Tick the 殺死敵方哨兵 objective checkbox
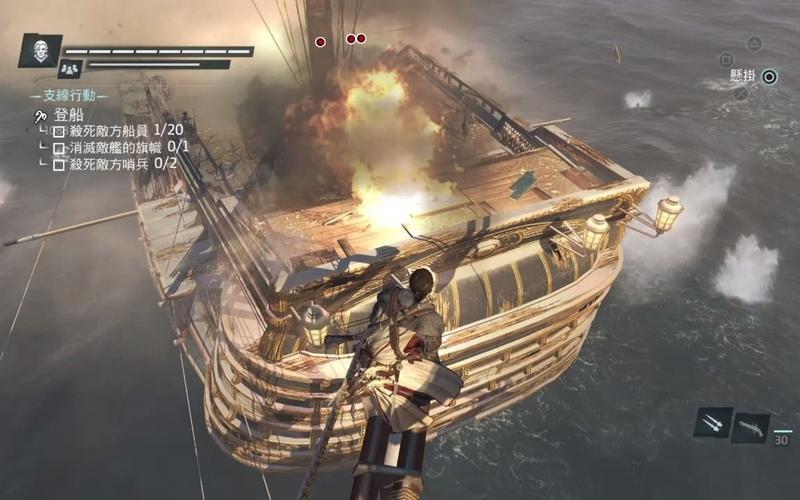The width and height of the screenshot is (800, 500). coord(59,163)
